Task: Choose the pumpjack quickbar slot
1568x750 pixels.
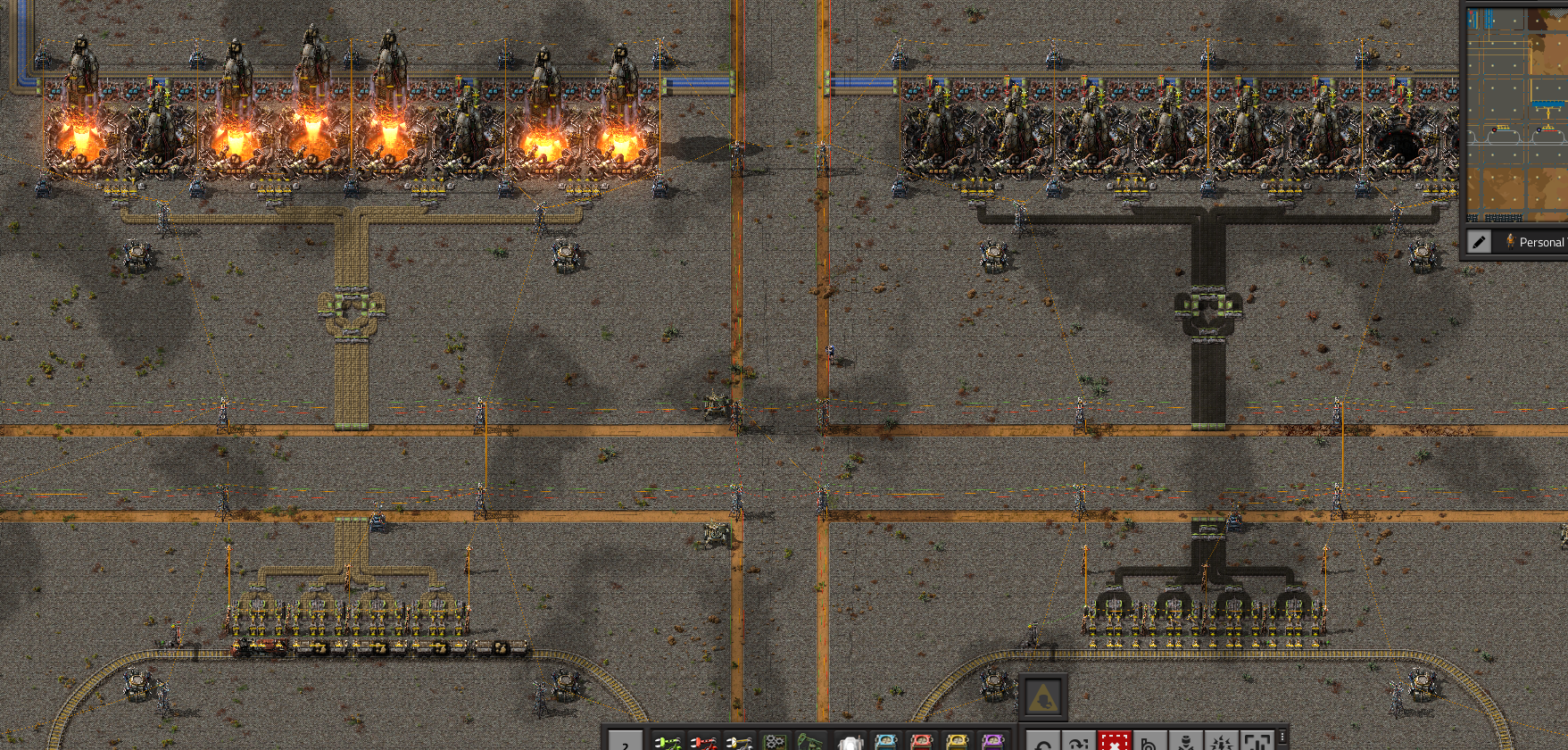Action: point(810,741)
